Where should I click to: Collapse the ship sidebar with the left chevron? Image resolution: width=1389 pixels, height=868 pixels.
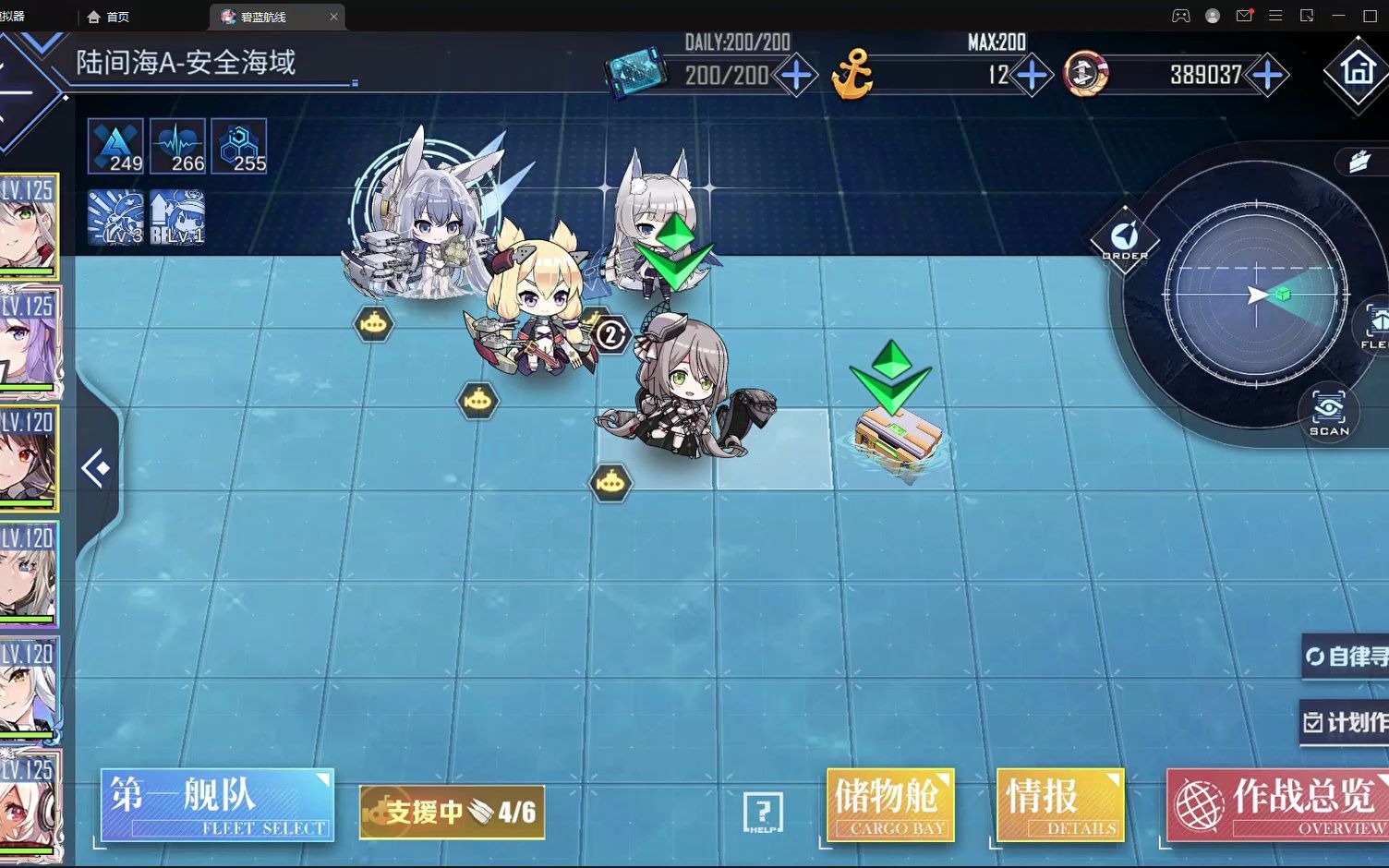(97, 469)
